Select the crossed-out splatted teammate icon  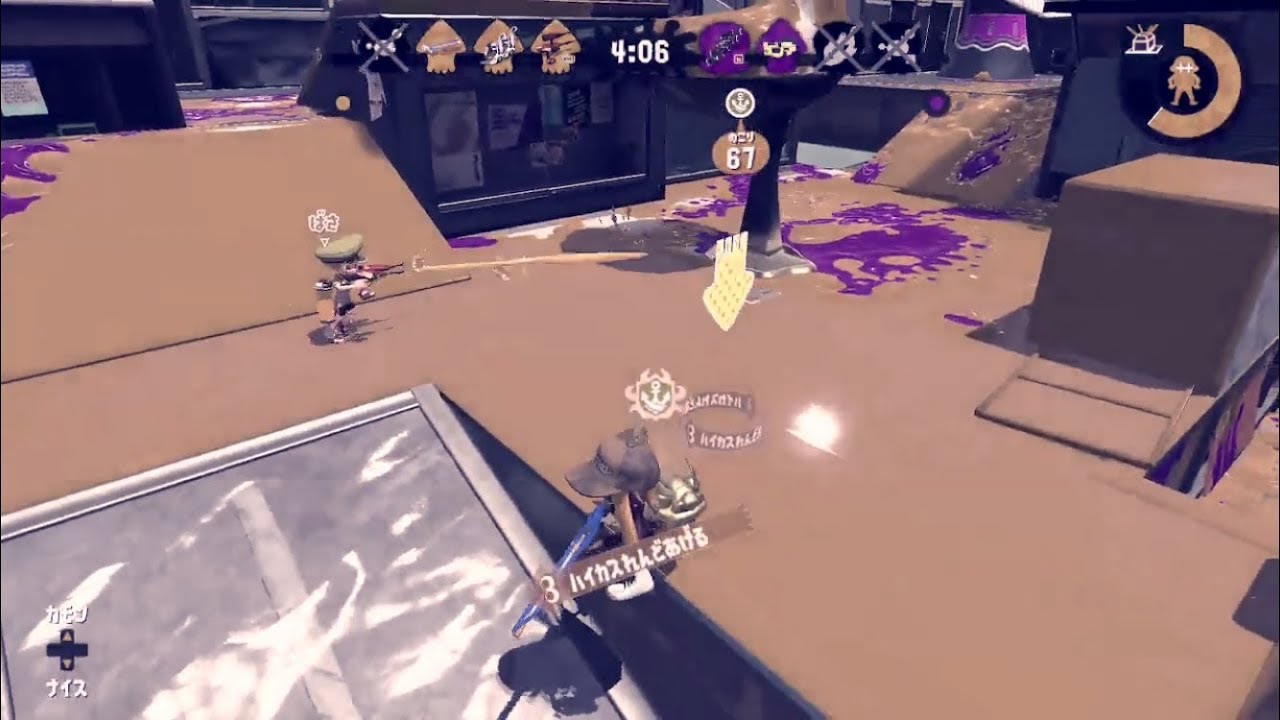pos(382,45)
